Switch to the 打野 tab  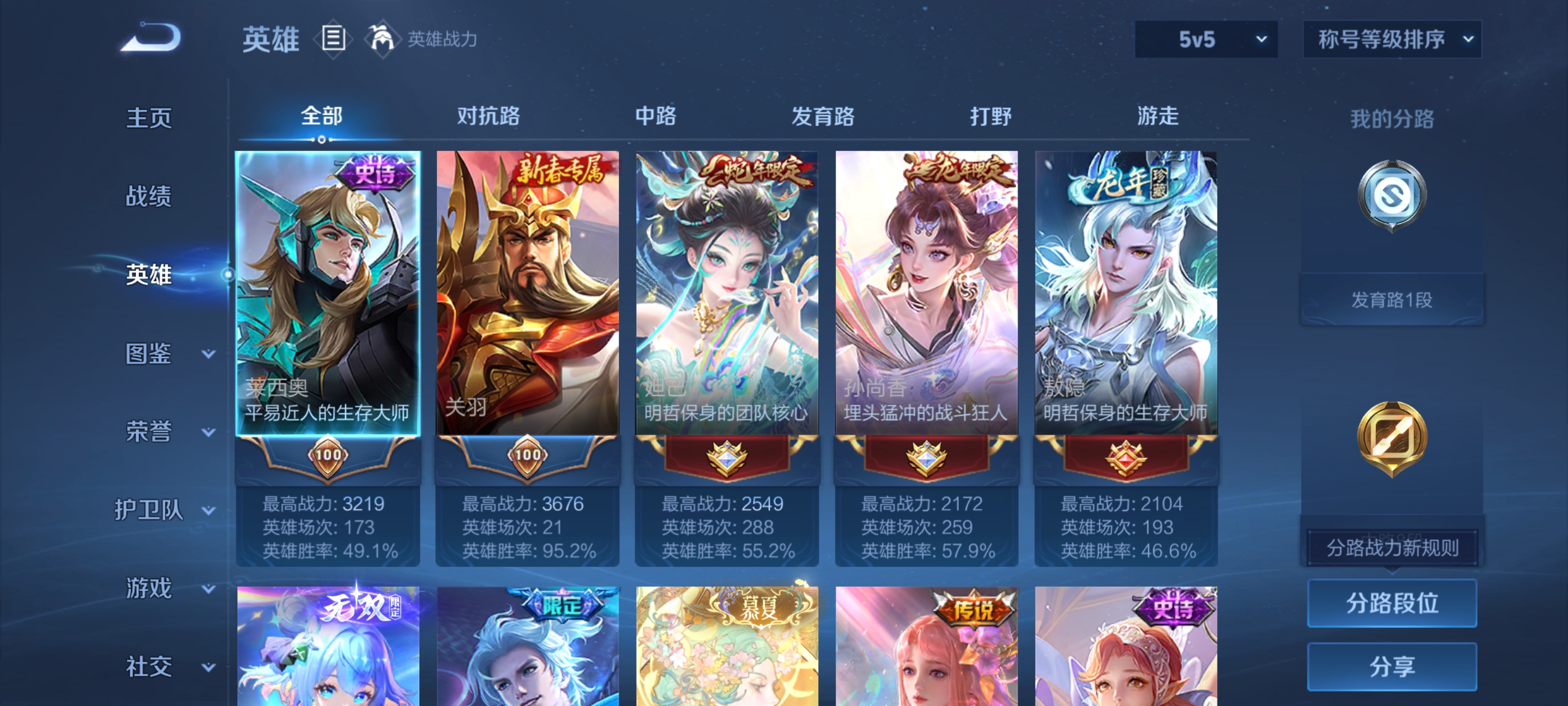[x=991, y=117]
